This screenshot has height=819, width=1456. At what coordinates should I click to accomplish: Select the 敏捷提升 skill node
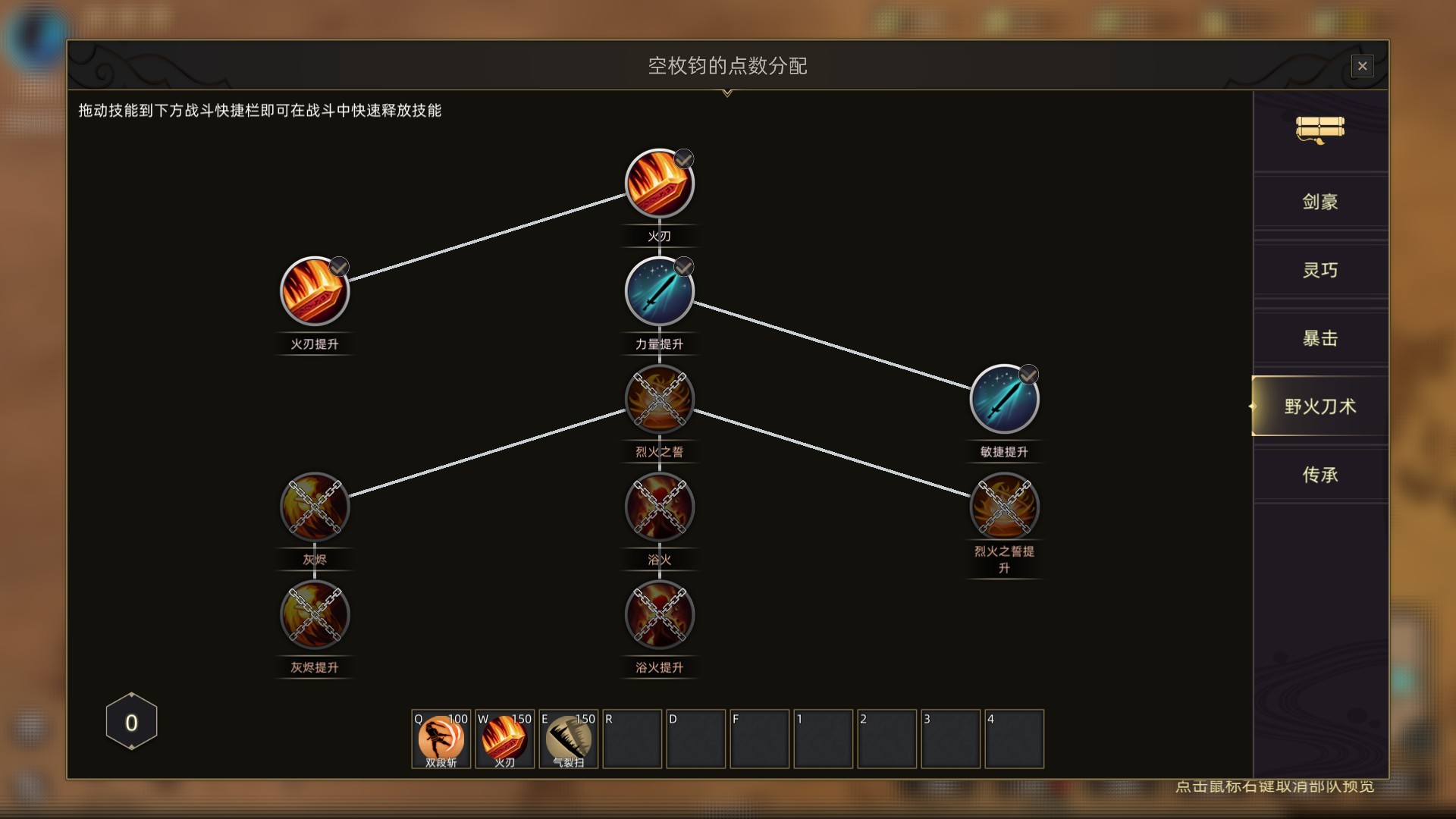(1004, 400)
